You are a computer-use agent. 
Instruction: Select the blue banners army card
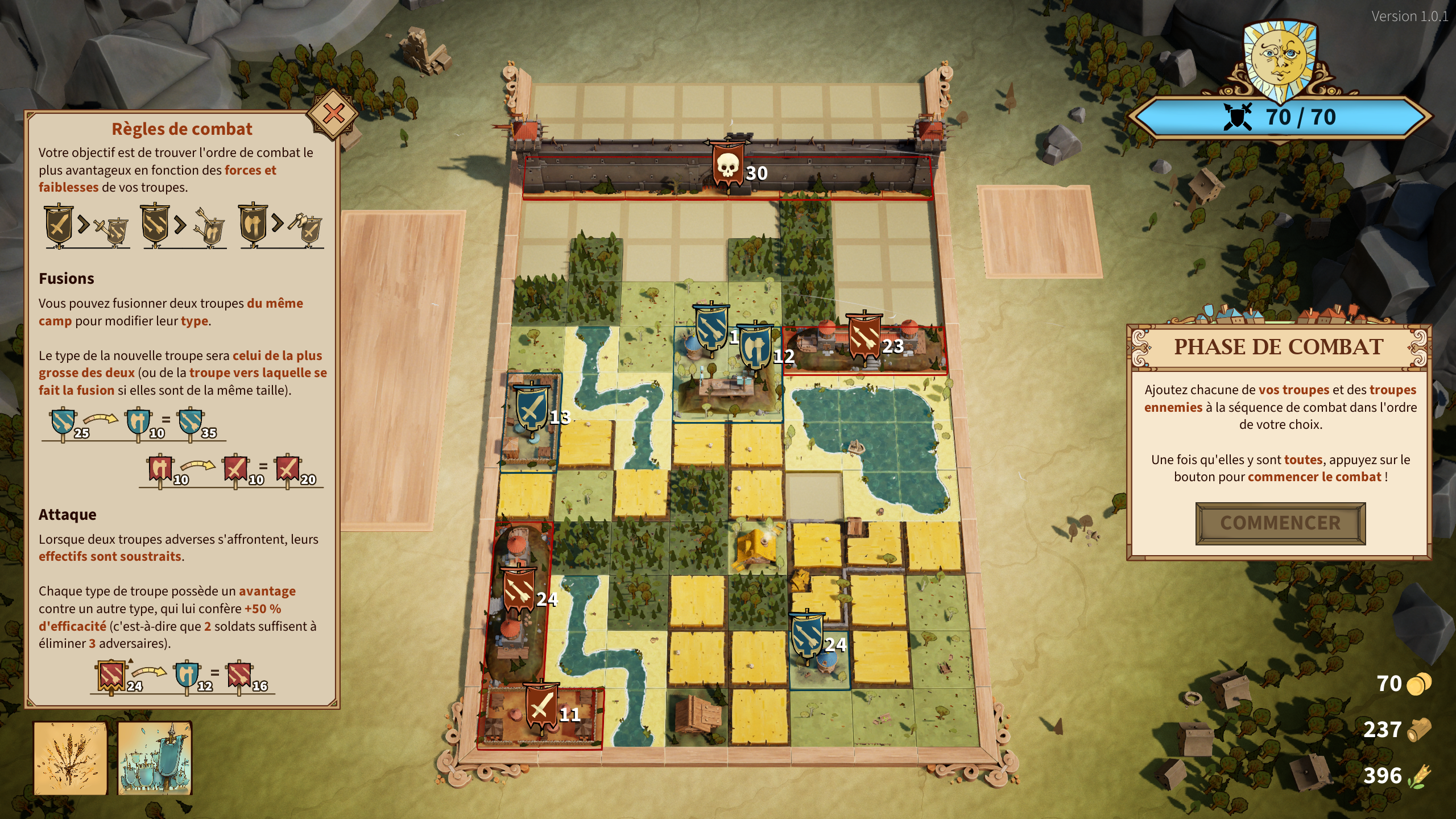155,758
